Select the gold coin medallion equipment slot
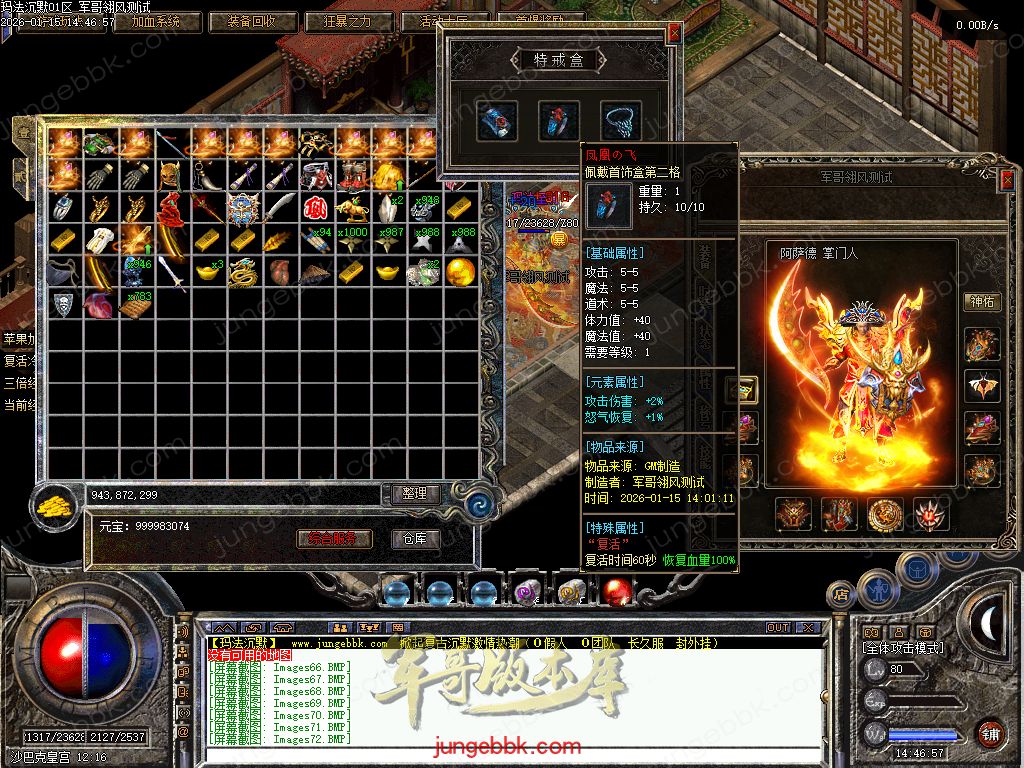 pos(885,514)
